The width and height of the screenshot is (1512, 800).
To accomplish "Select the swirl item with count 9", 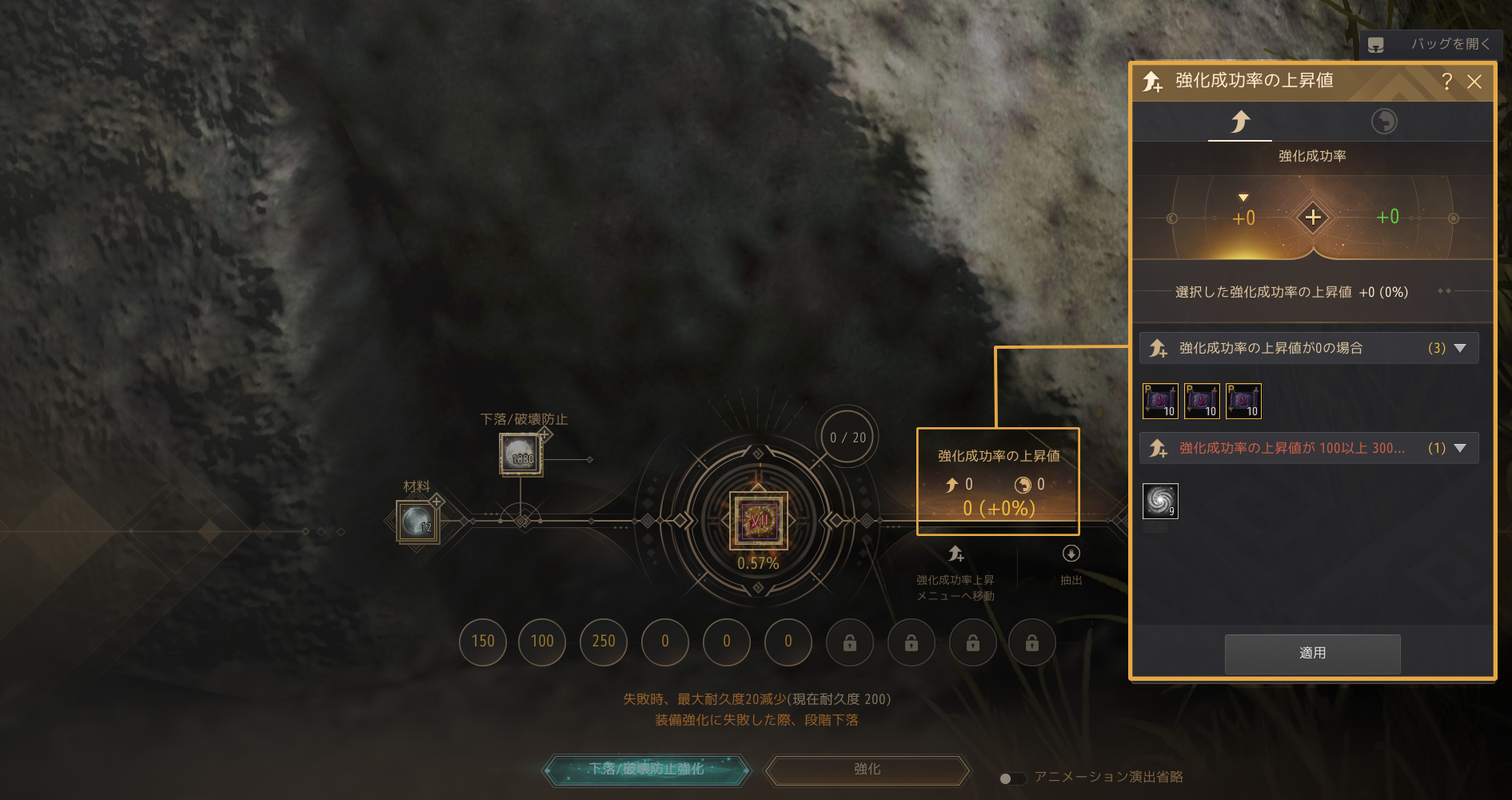I will pyautogui.click(x=1160, y=502).
